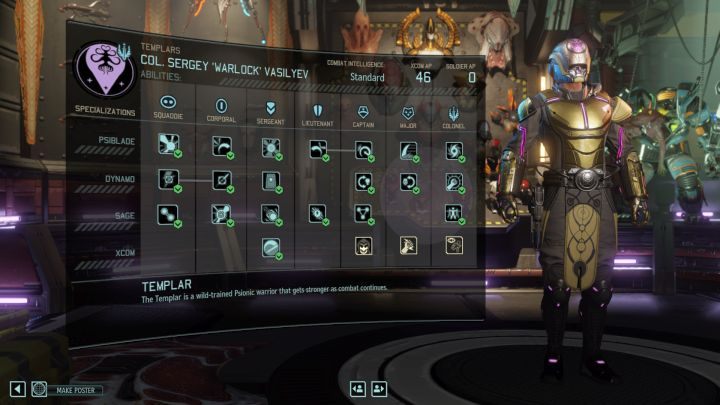720x405 pixels.
Task: Select the Lieutenant Psiblade ability icon
Action: coord(316,149)
